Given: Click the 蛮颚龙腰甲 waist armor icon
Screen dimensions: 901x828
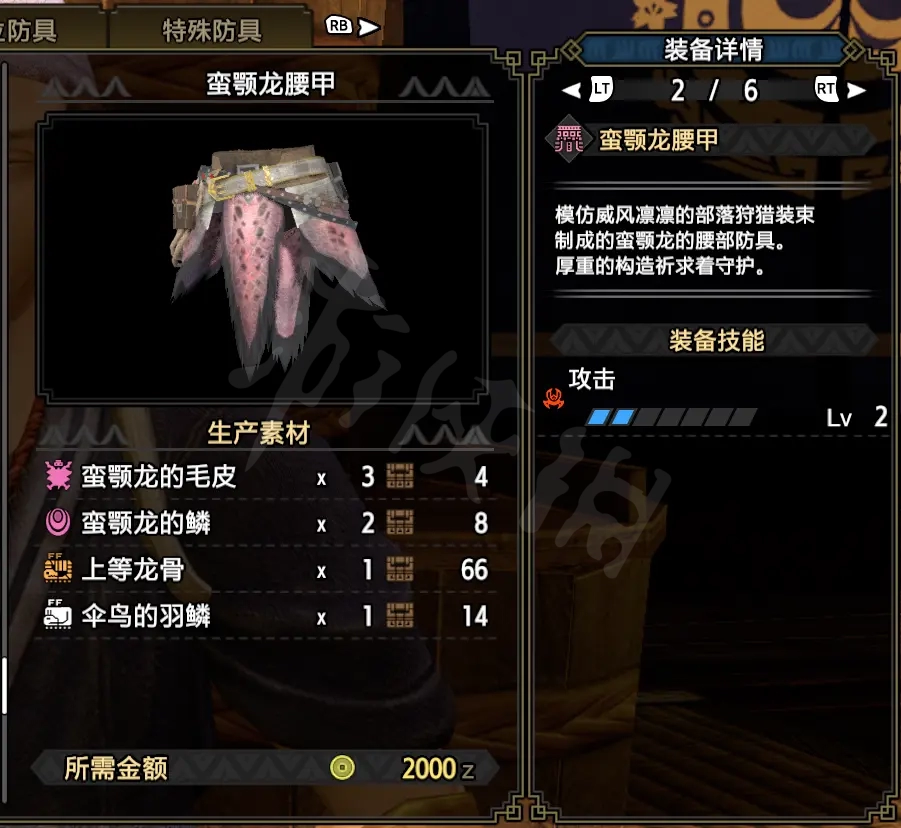Looking at the screenshot, I should (569, 140).
